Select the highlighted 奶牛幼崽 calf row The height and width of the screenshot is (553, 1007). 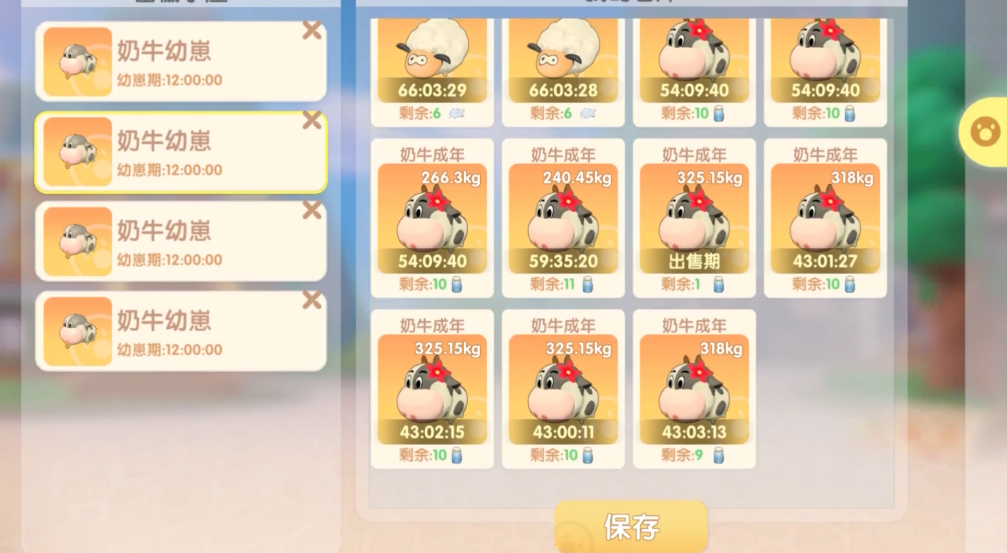180,152
